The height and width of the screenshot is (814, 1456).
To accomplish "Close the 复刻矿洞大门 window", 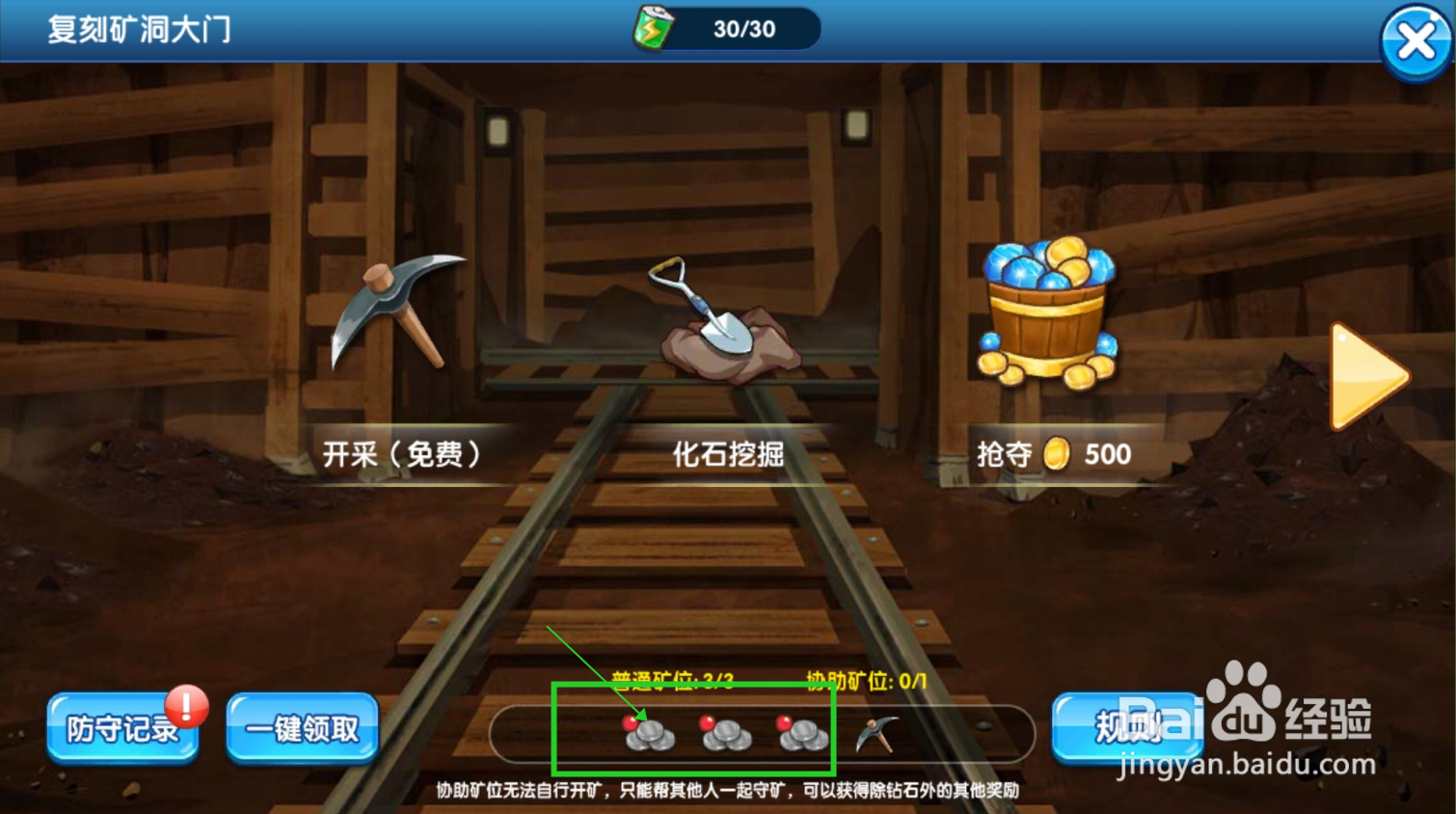I will coord(1416,39).
